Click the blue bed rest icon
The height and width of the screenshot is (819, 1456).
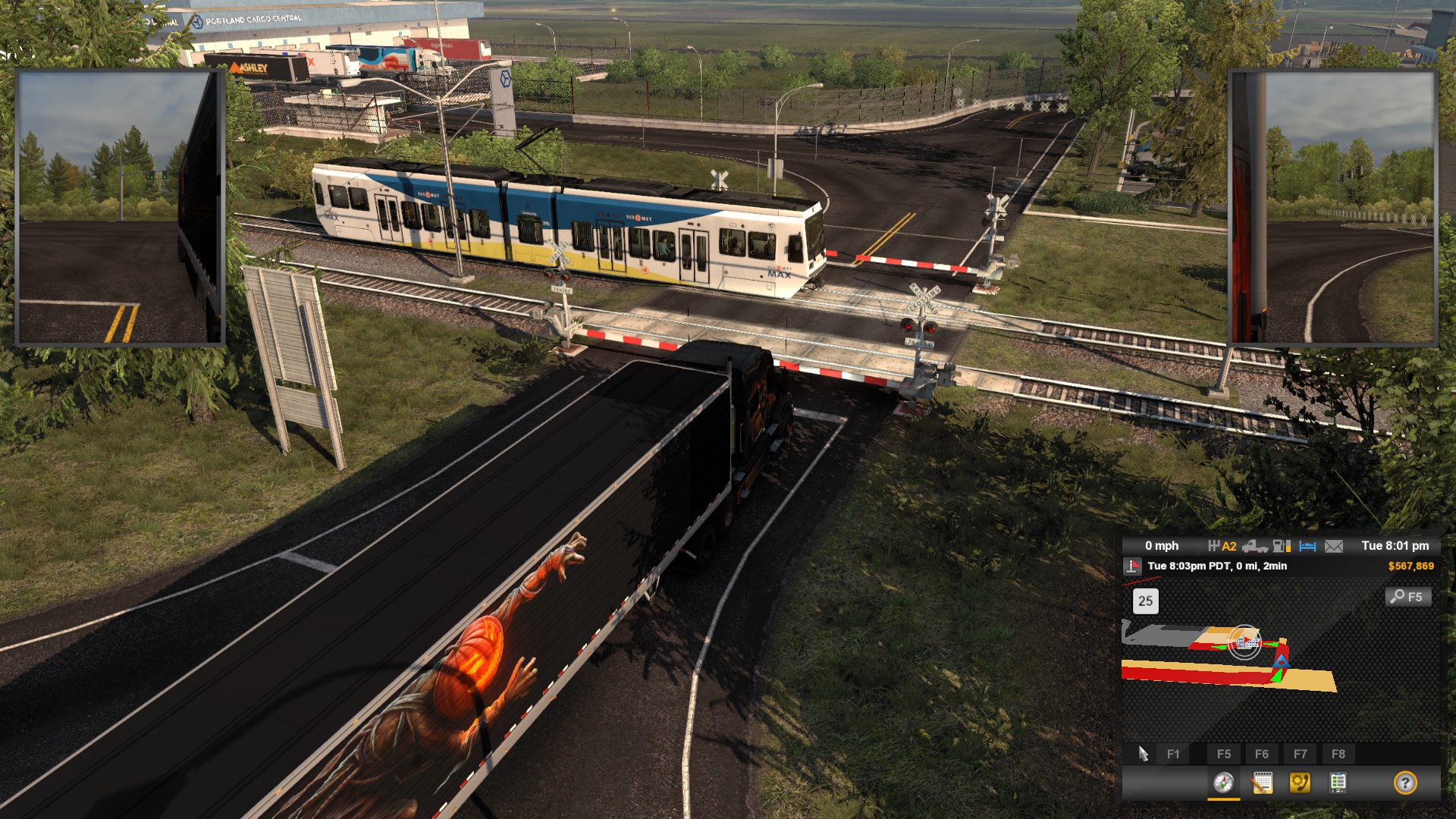pyautogui.click(x=1307, y=546)
